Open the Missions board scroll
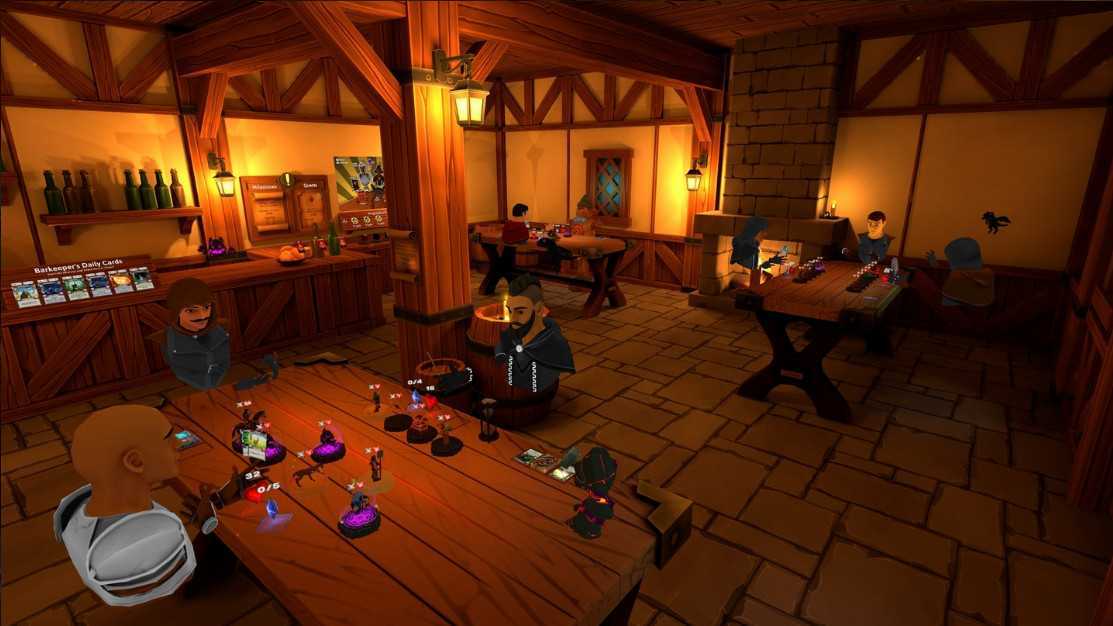 pyautogui.click(x=271, y=209)
